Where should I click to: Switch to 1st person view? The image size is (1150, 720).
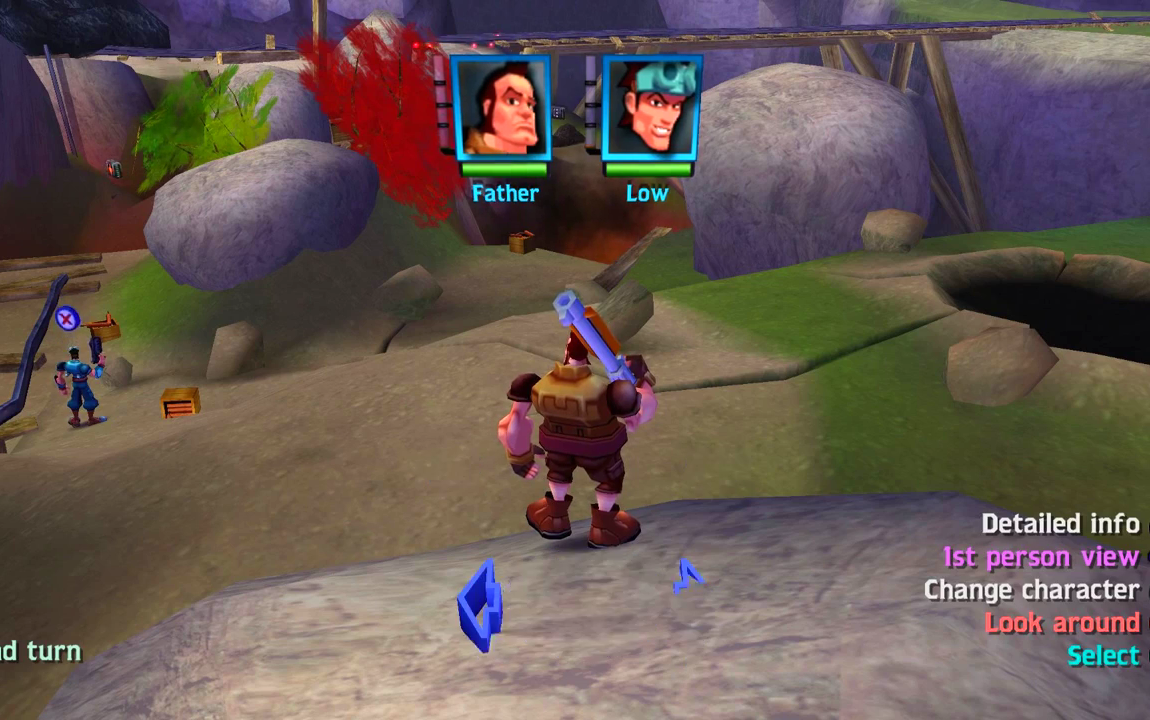click(1041, 557)
